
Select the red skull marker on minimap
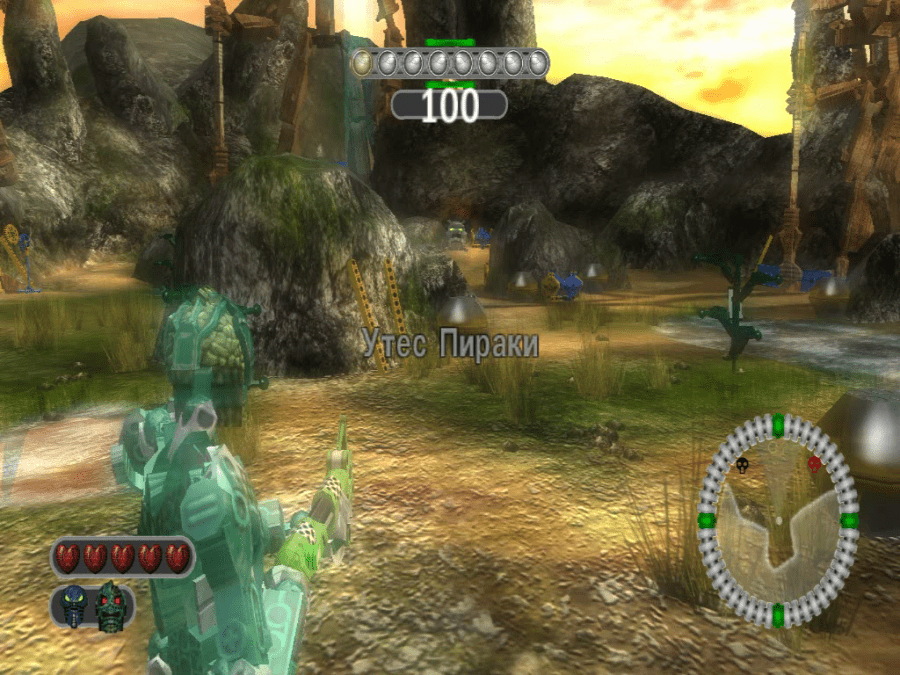814,464
